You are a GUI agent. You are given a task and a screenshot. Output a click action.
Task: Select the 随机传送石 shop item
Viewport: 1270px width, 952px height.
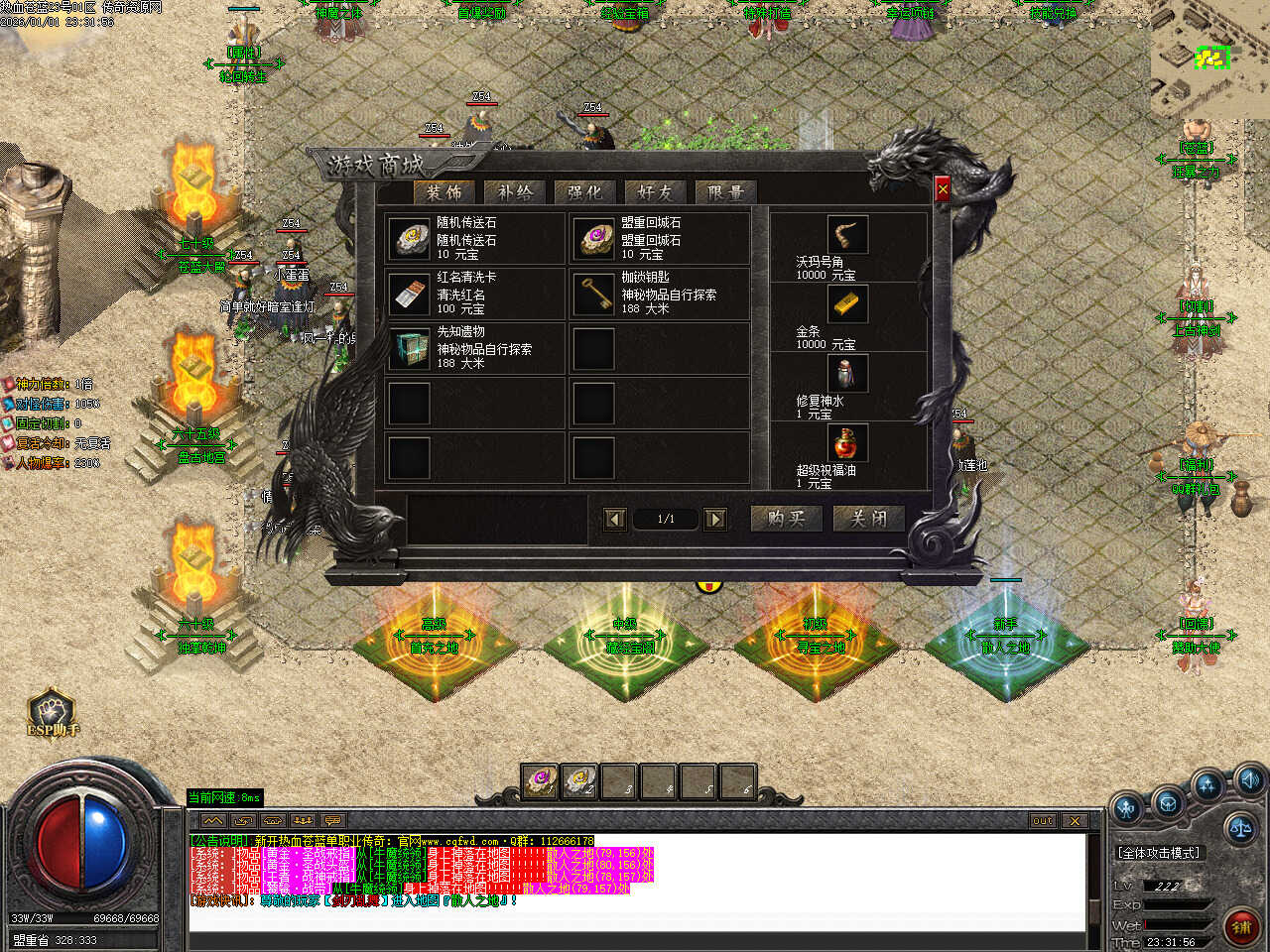(409, 239)
